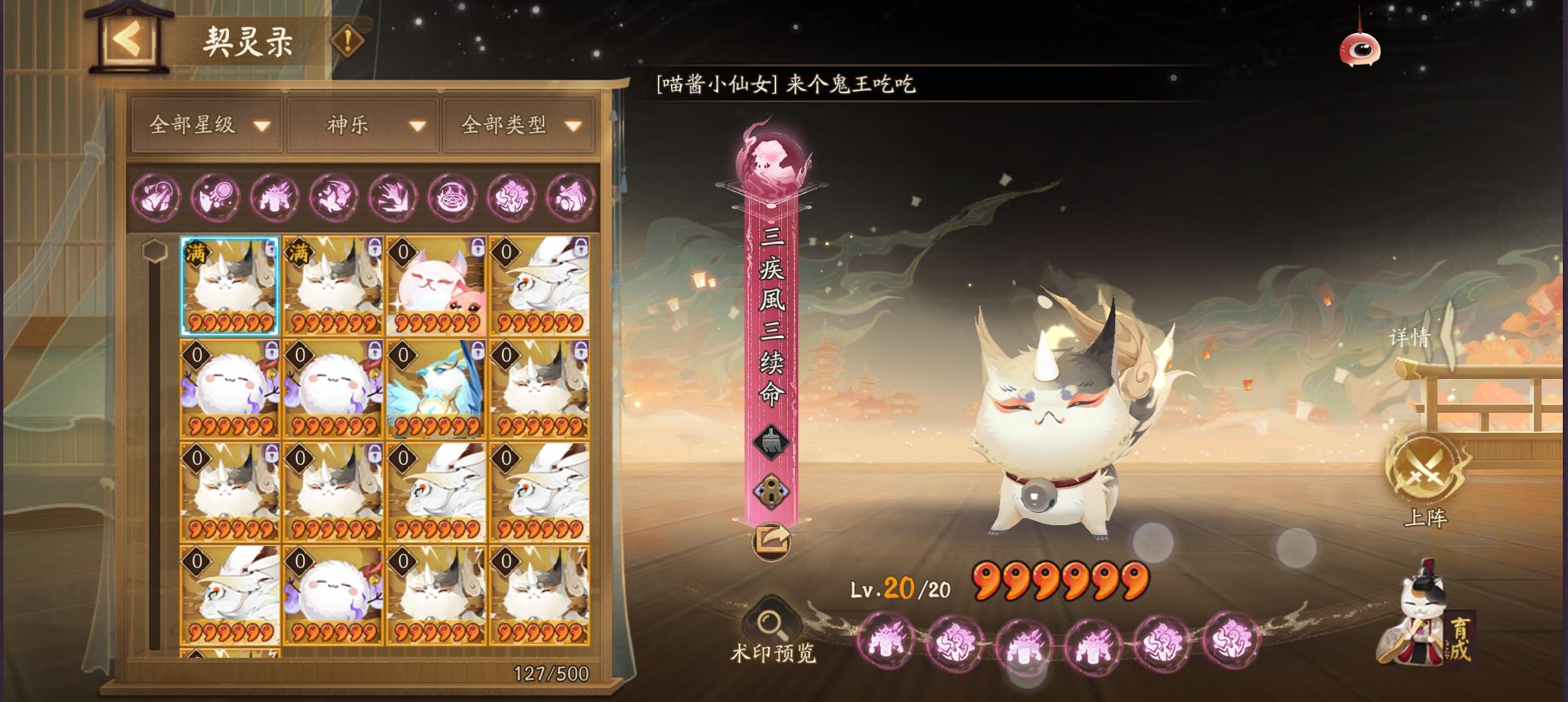Expand the 全部类型 type dropdown
The image size is (1568, 702).
coord(516,127)
